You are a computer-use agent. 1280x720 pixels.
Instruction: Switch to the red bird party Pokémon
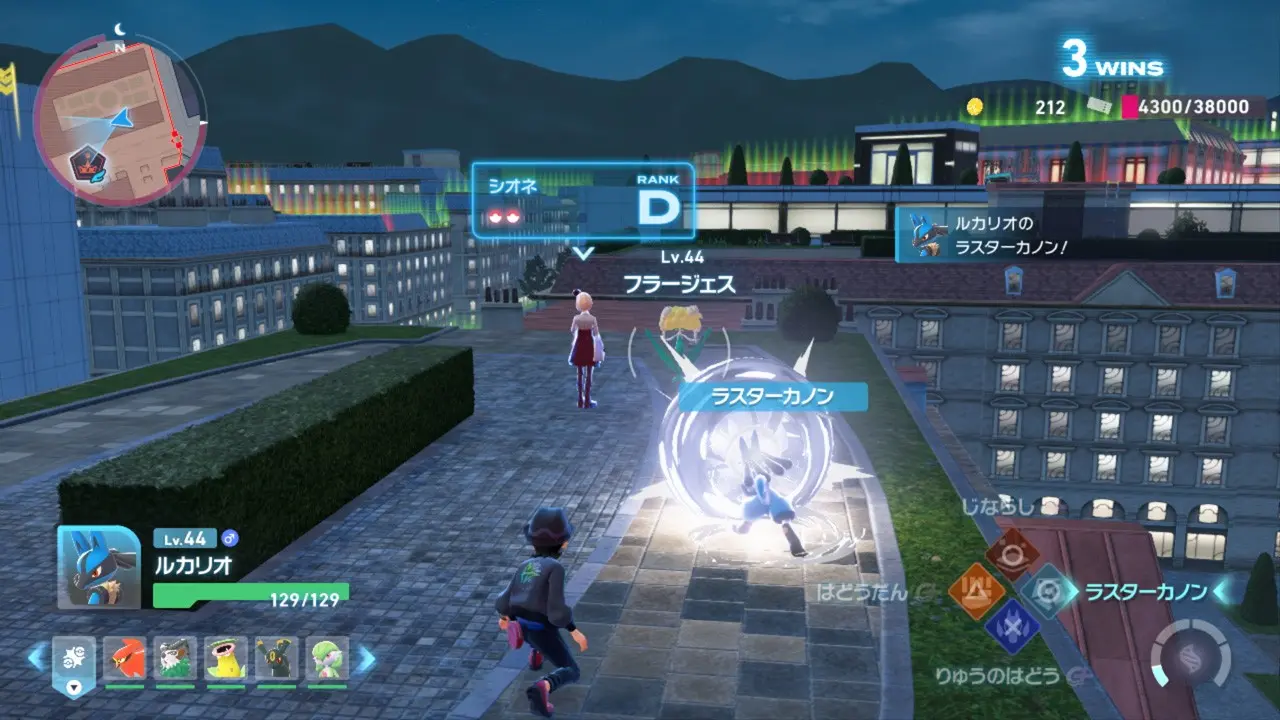(x=124, y=658)
